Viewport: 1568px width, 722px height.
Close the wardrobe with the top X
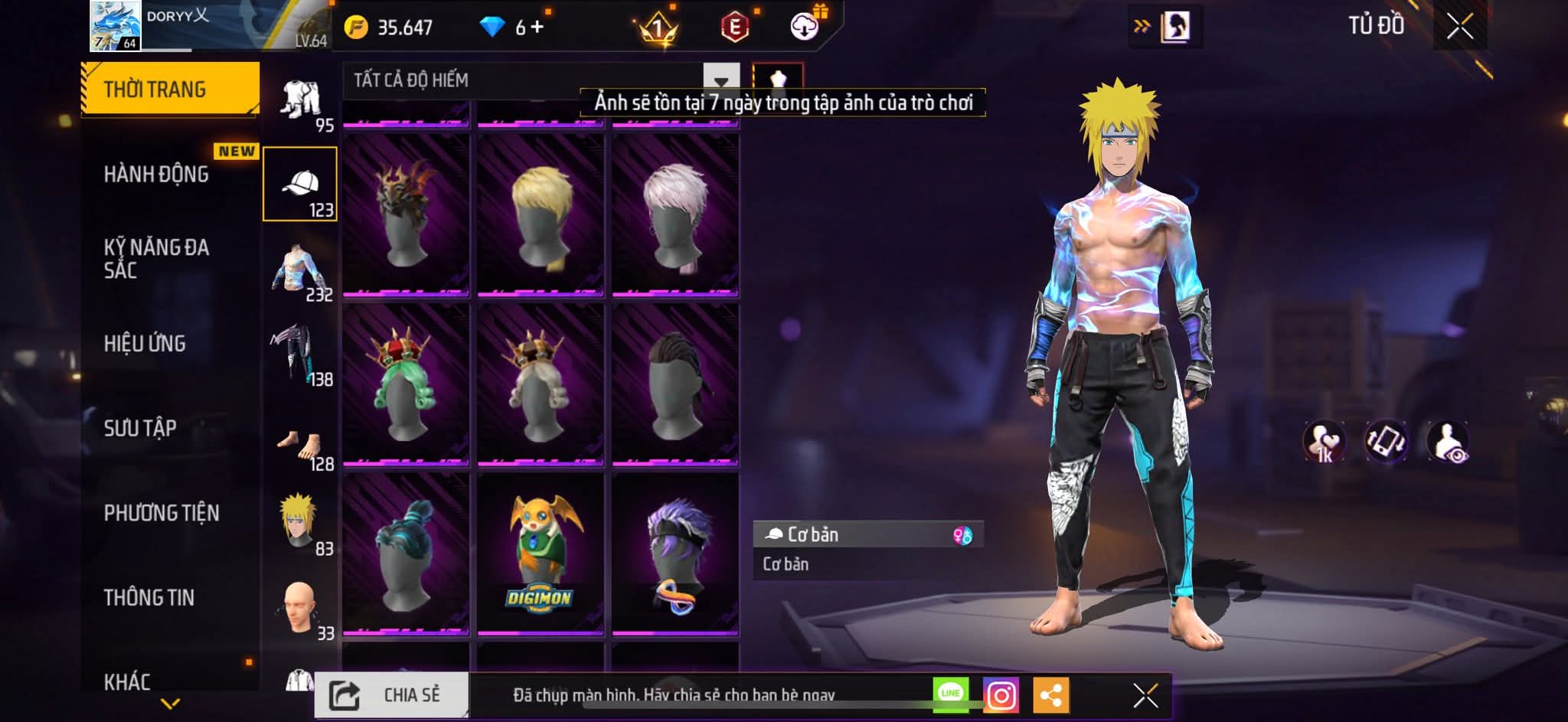(x=1459, y=27)
